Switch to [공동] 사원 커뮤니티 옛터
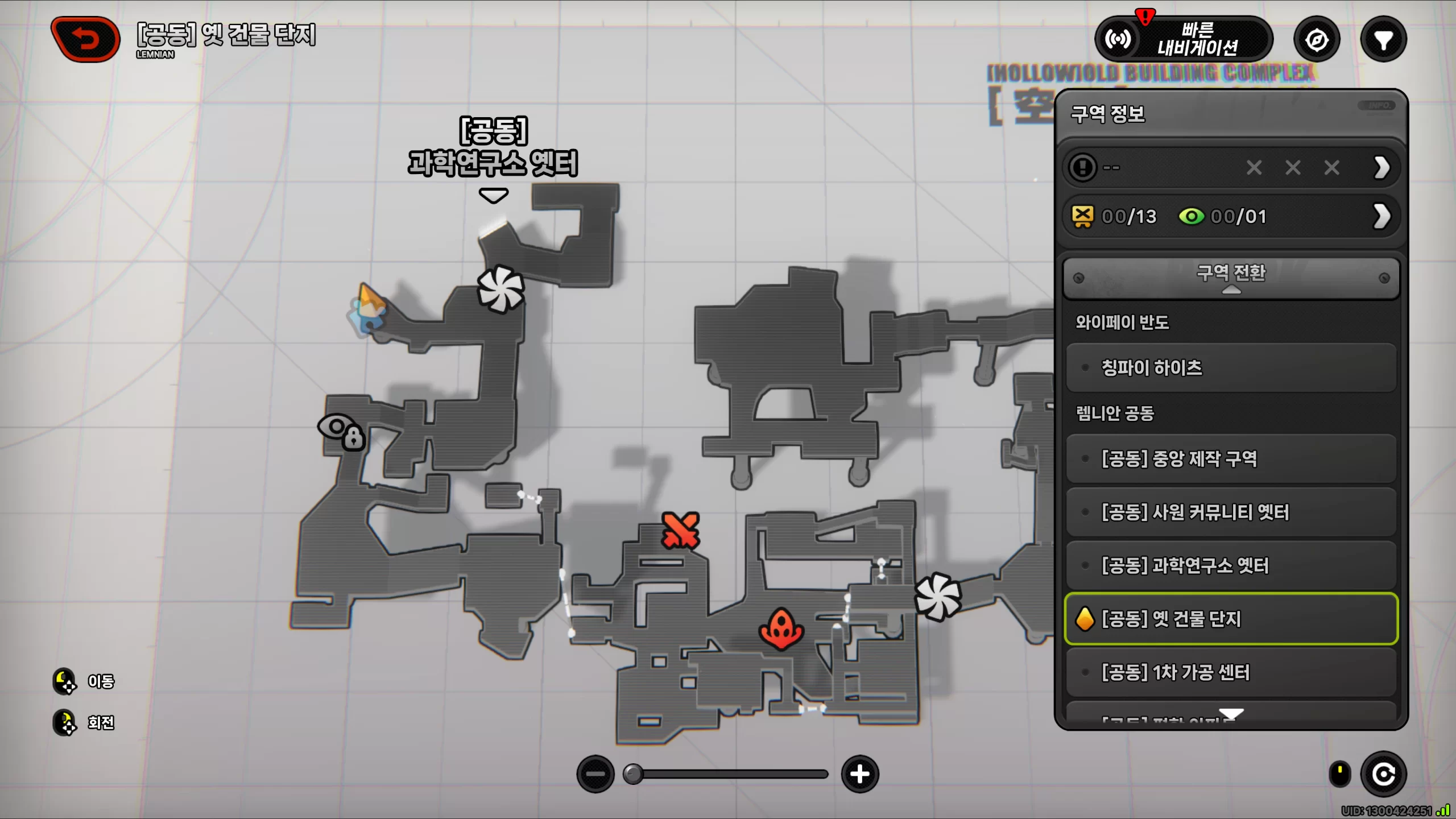Screen dimensions: 1456x819 (1231, 512)
